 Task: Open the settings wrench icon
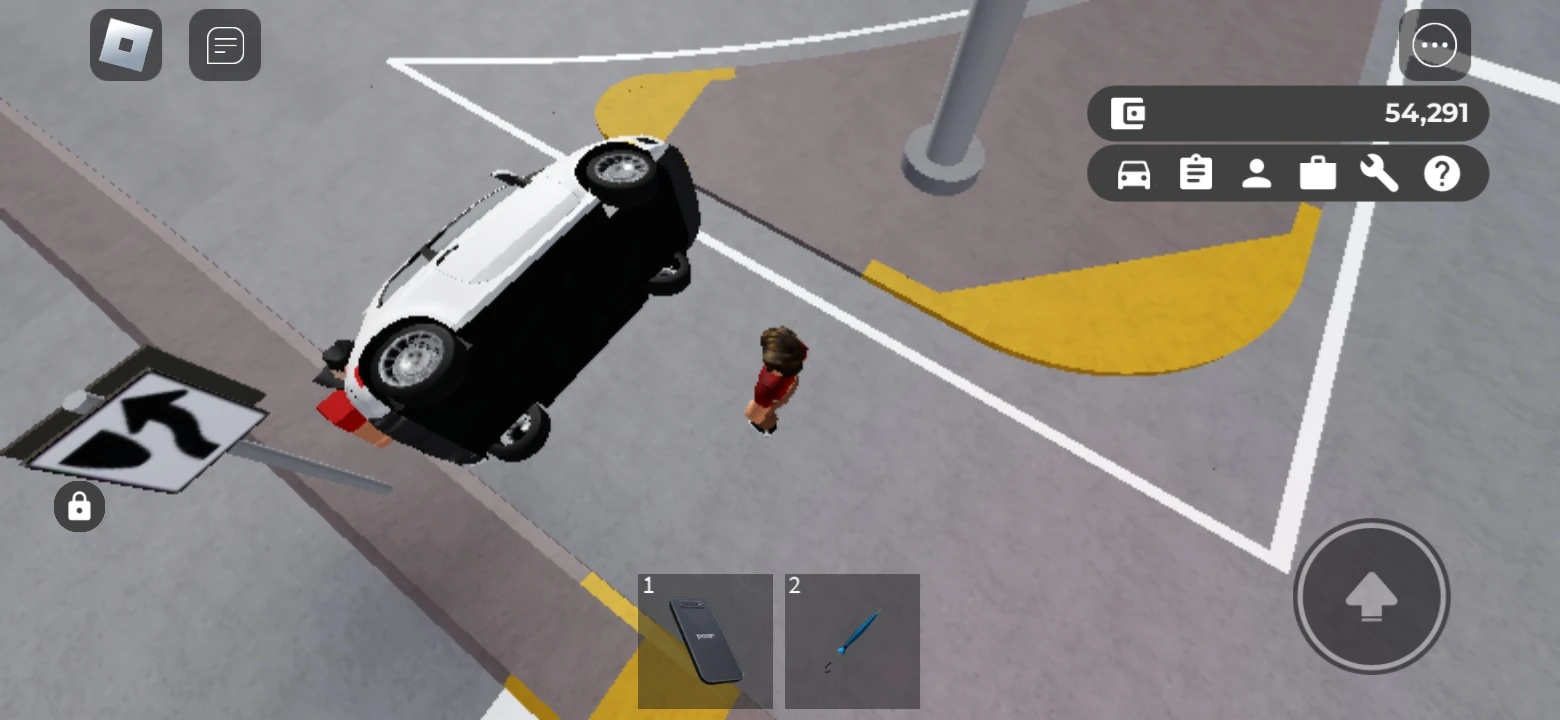[1379, 172]
